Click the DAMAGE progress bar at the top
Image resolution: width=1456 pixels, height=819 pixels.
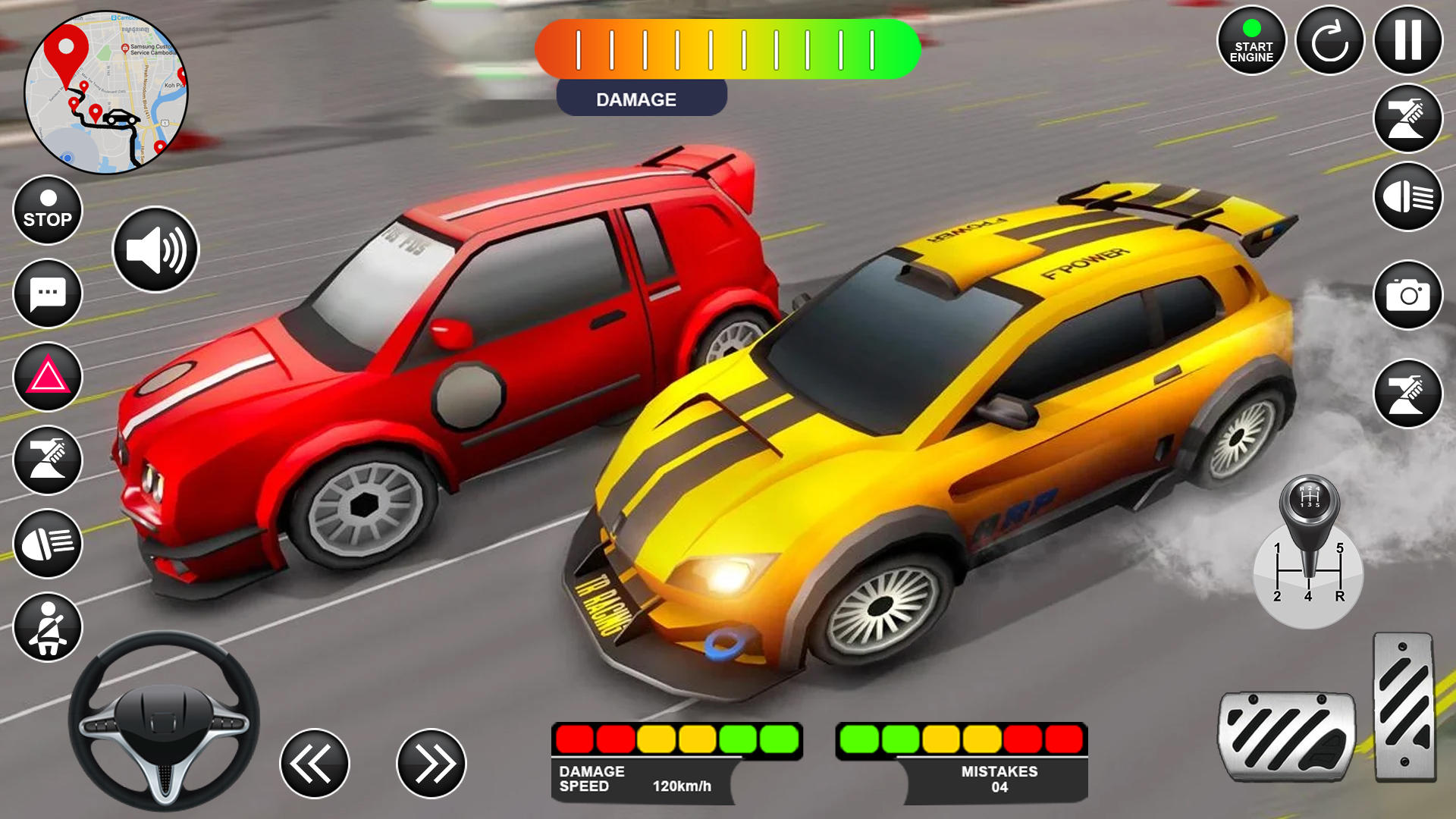click(728, 49)
